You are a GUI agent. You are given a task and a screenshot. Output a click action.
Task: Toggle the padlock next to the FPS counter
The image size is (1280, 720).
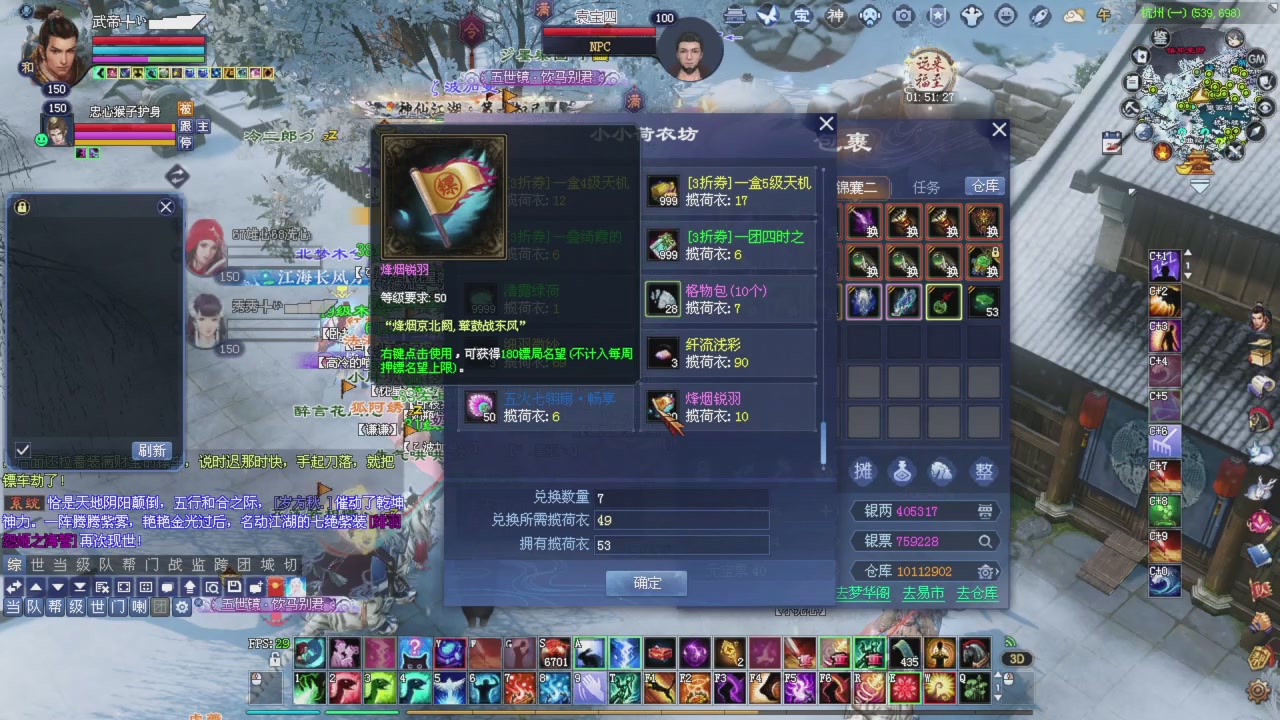click(274, 658)
